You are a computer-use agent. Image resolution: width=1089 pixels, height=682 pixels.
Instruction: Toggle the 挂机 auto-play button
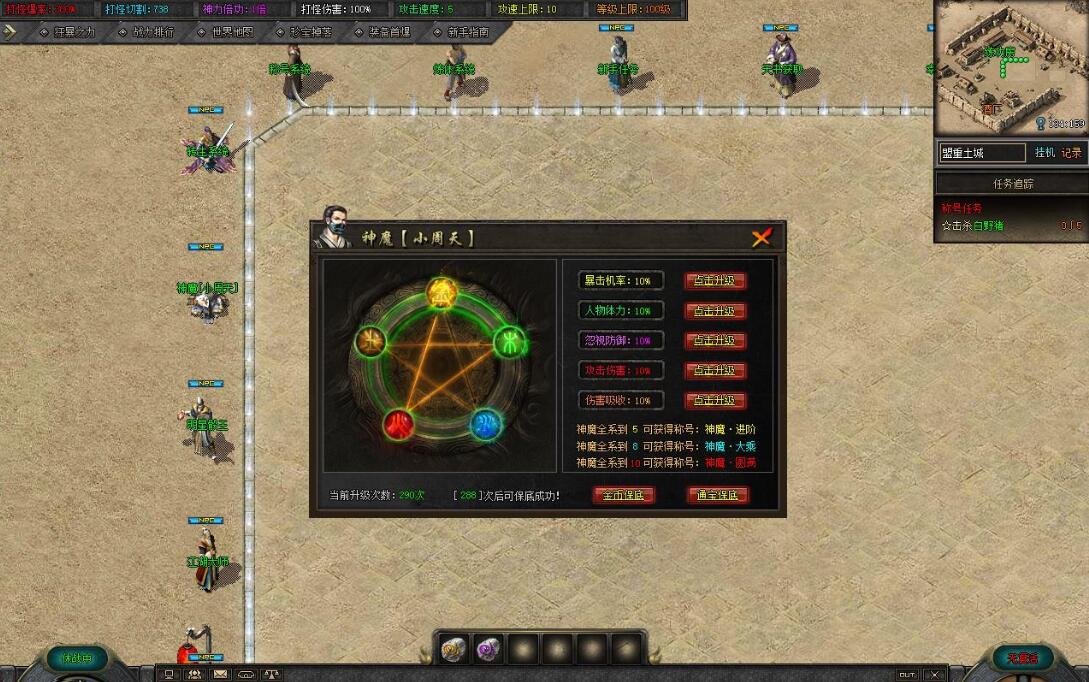pos(1044,153)
